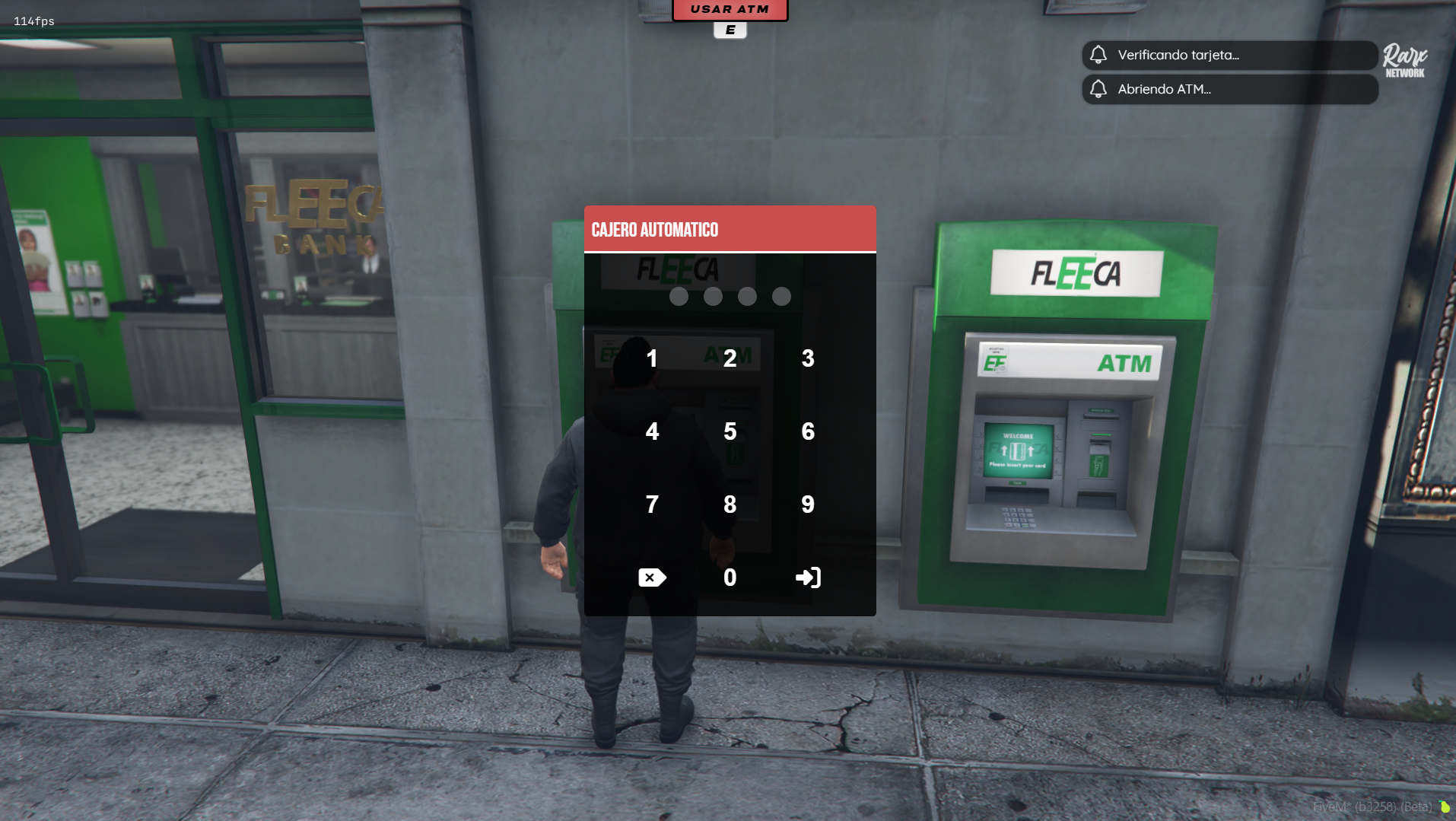Click the CAJERO AUTOMATICO title bar
1456x821 pixels.
(x=730, y=229)
